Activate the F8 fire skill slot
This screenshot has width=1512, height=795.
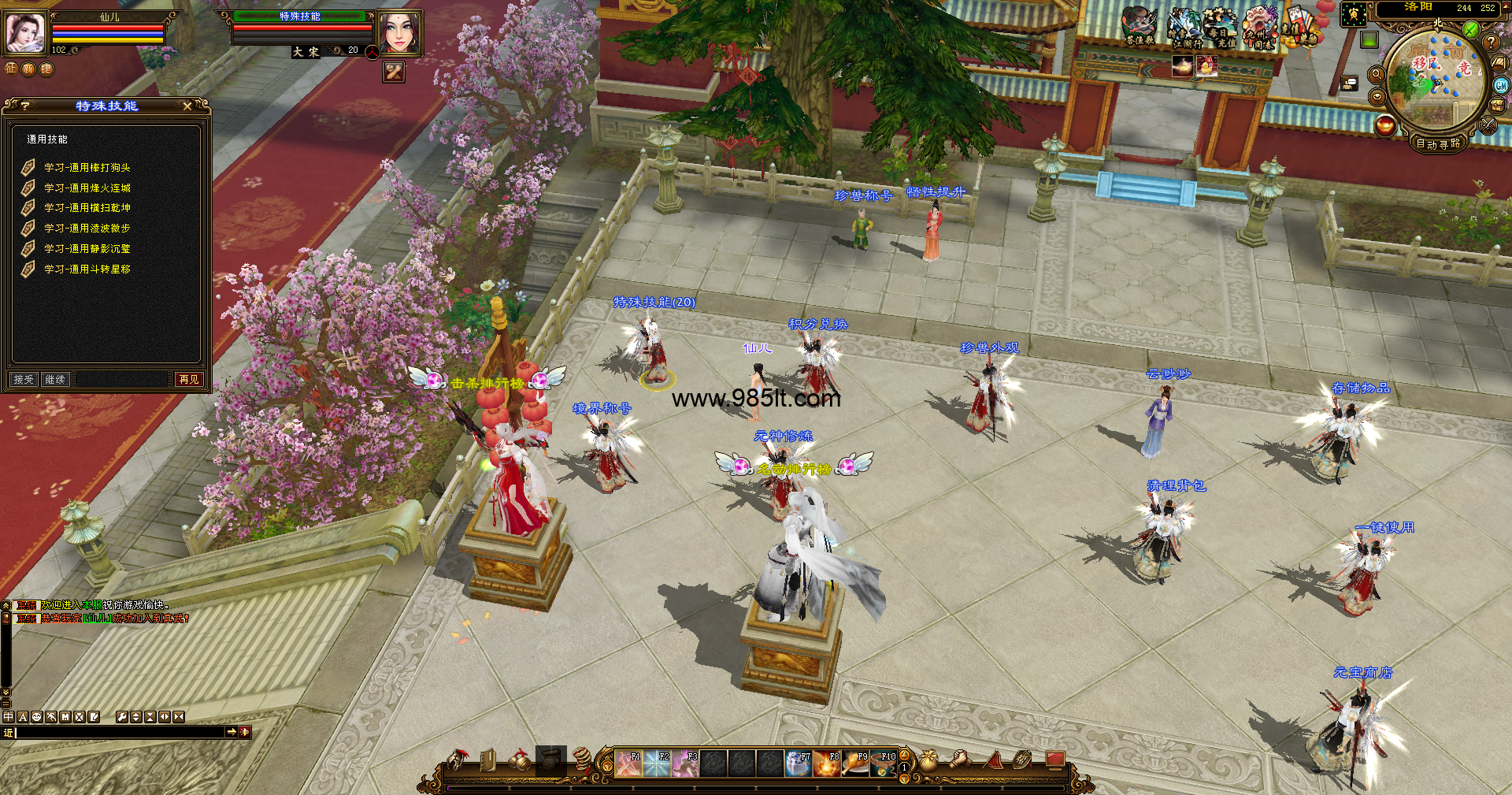click(827, 763)
